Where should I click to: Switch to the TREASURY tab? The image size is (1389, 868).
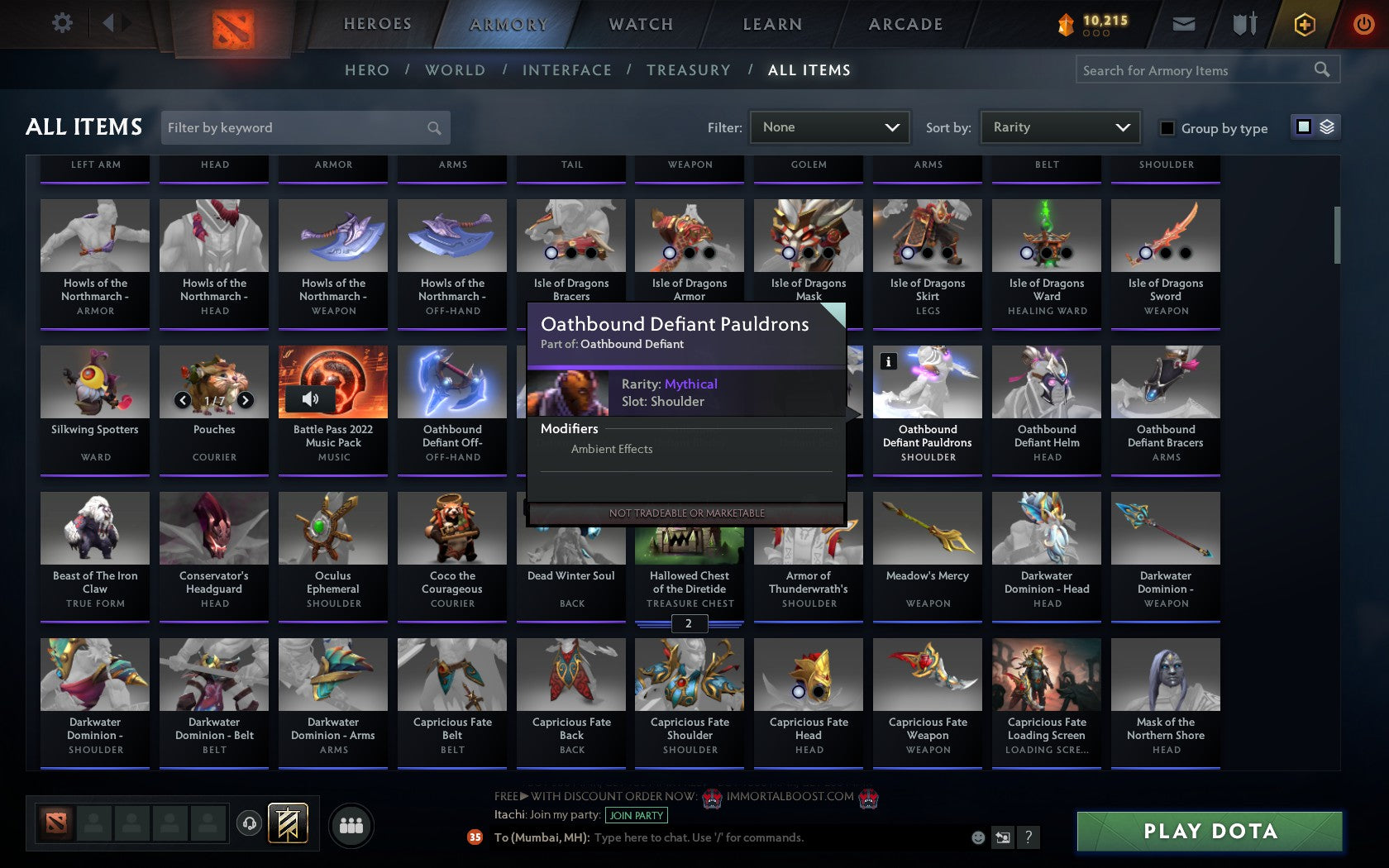click(x=689, y=70)
